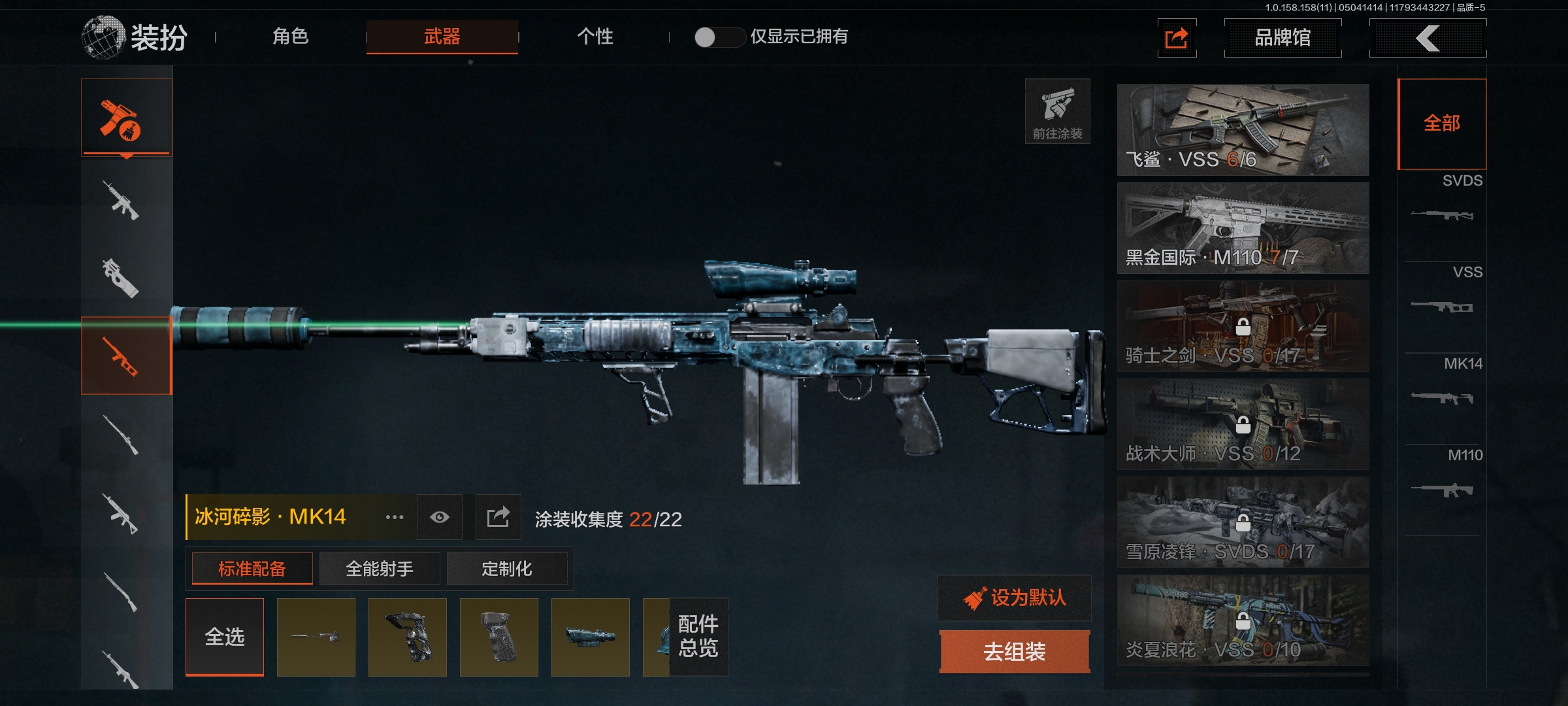Switch to the 角色 tab
1568x706 pixels.
pyautogui.click(x=291, y=37)
